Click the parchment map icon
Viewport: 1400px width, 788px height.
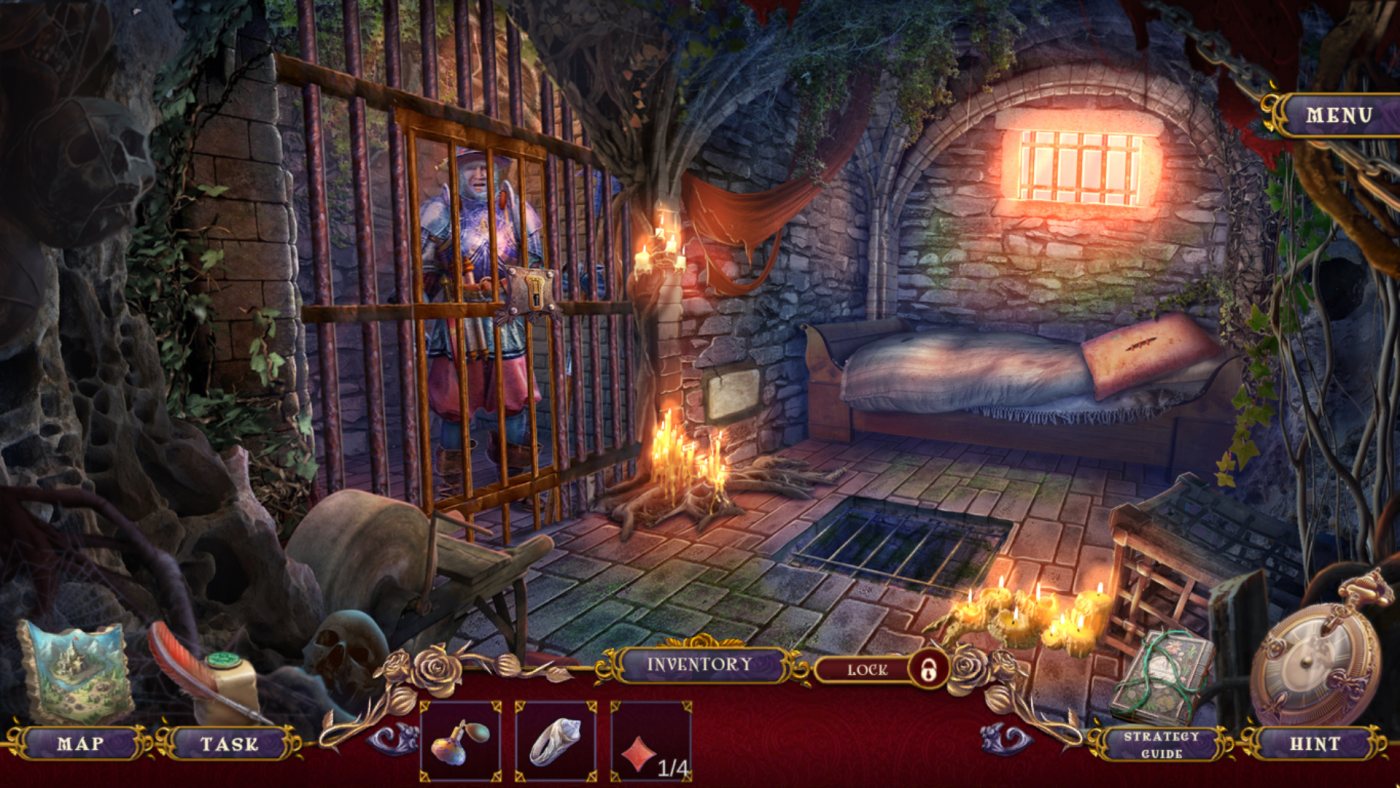tap(76, 670)
